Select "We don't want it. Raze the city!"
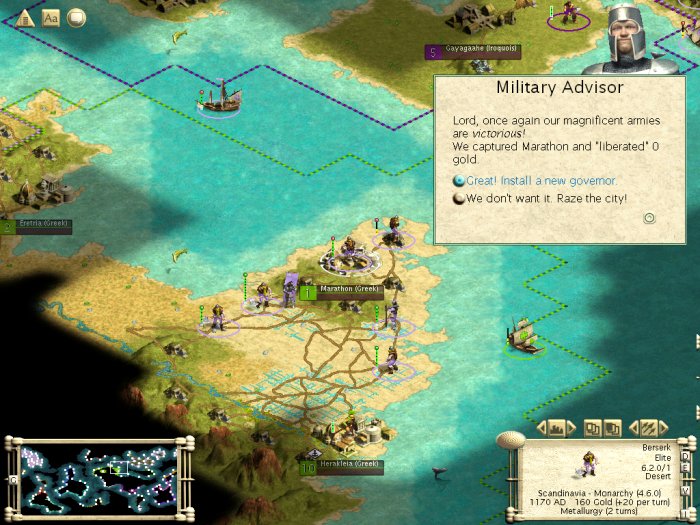This screenshot has height=525, width=700. pyautogui.click(x=546, y=198)
